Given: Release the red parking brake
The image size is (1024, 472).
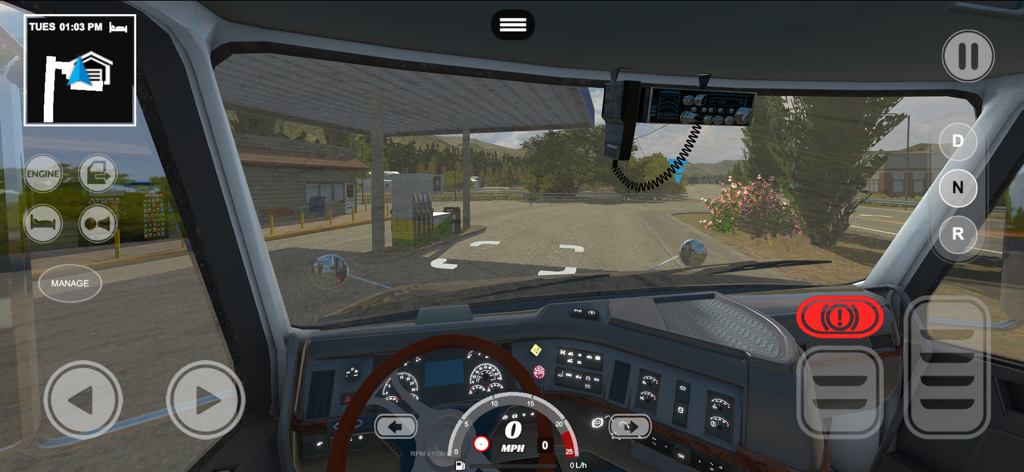Looking at the screenshot, I should pyautogui.click(x=840, y=318).
